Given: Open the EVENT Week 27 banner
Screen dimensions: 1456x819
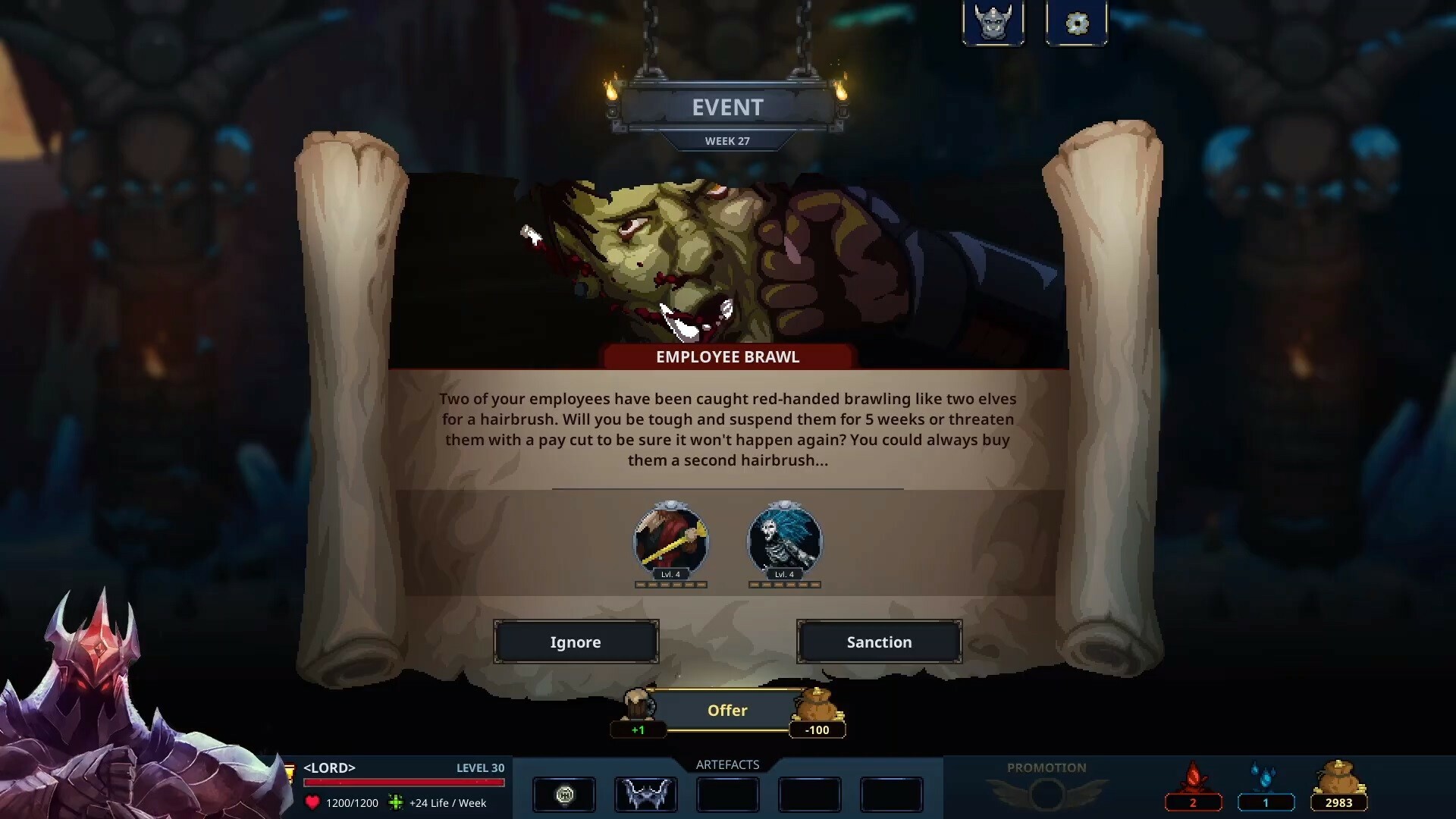Looking at the screenshot, I should click(x=727, y=108).
